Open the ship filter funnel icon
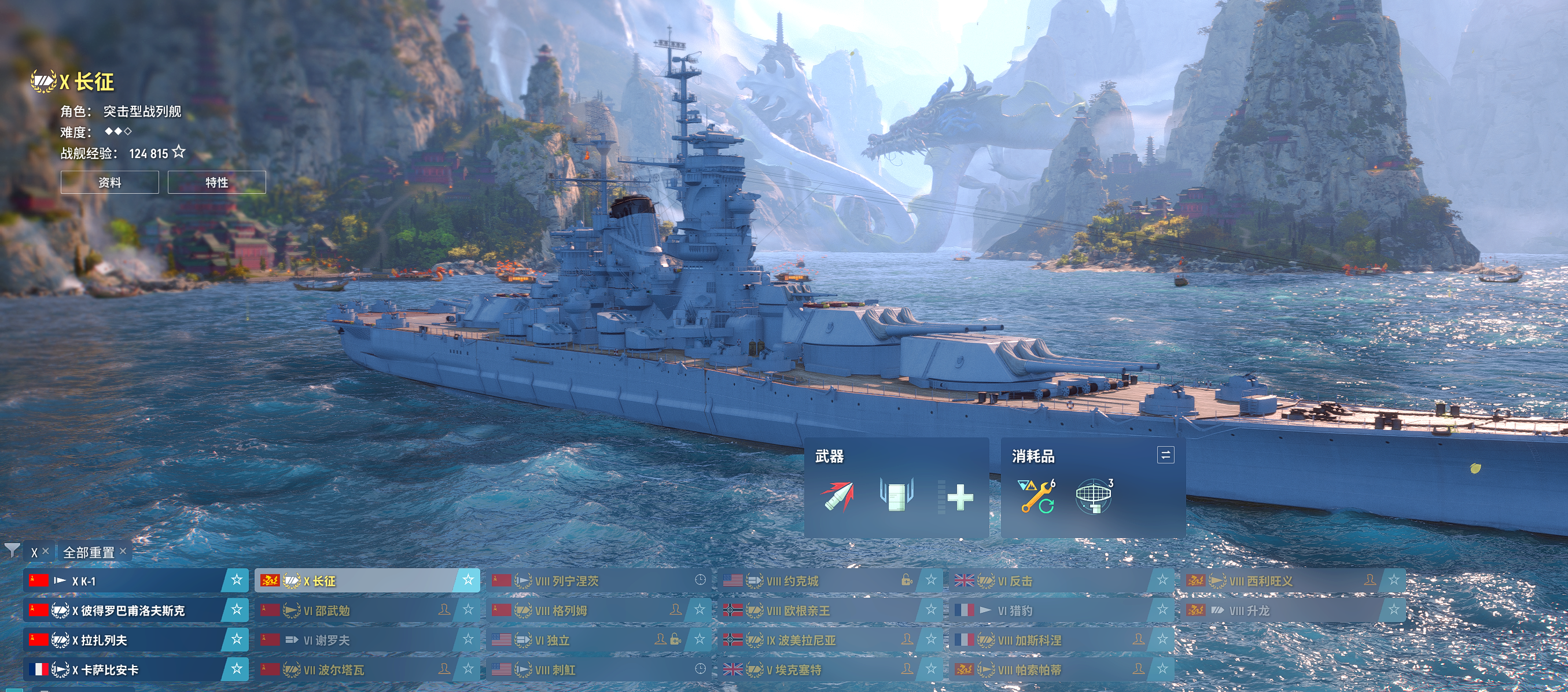The image size is (1568, 692). tap(12, 551)
